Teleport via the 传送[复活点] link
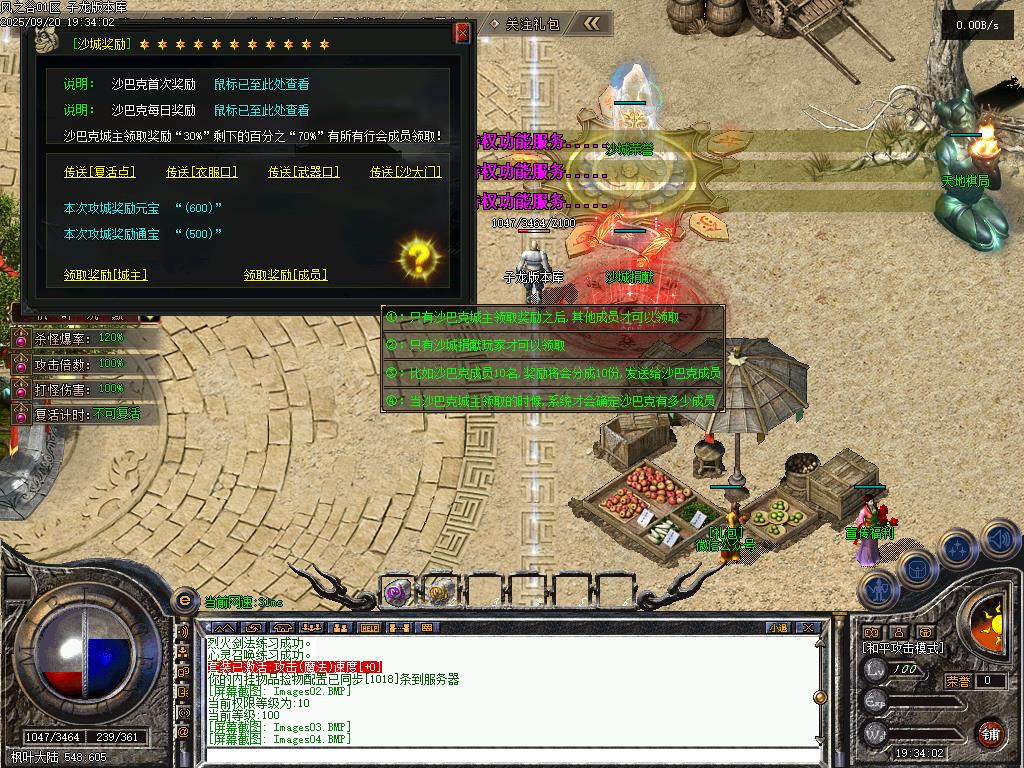 coord(99,172)
